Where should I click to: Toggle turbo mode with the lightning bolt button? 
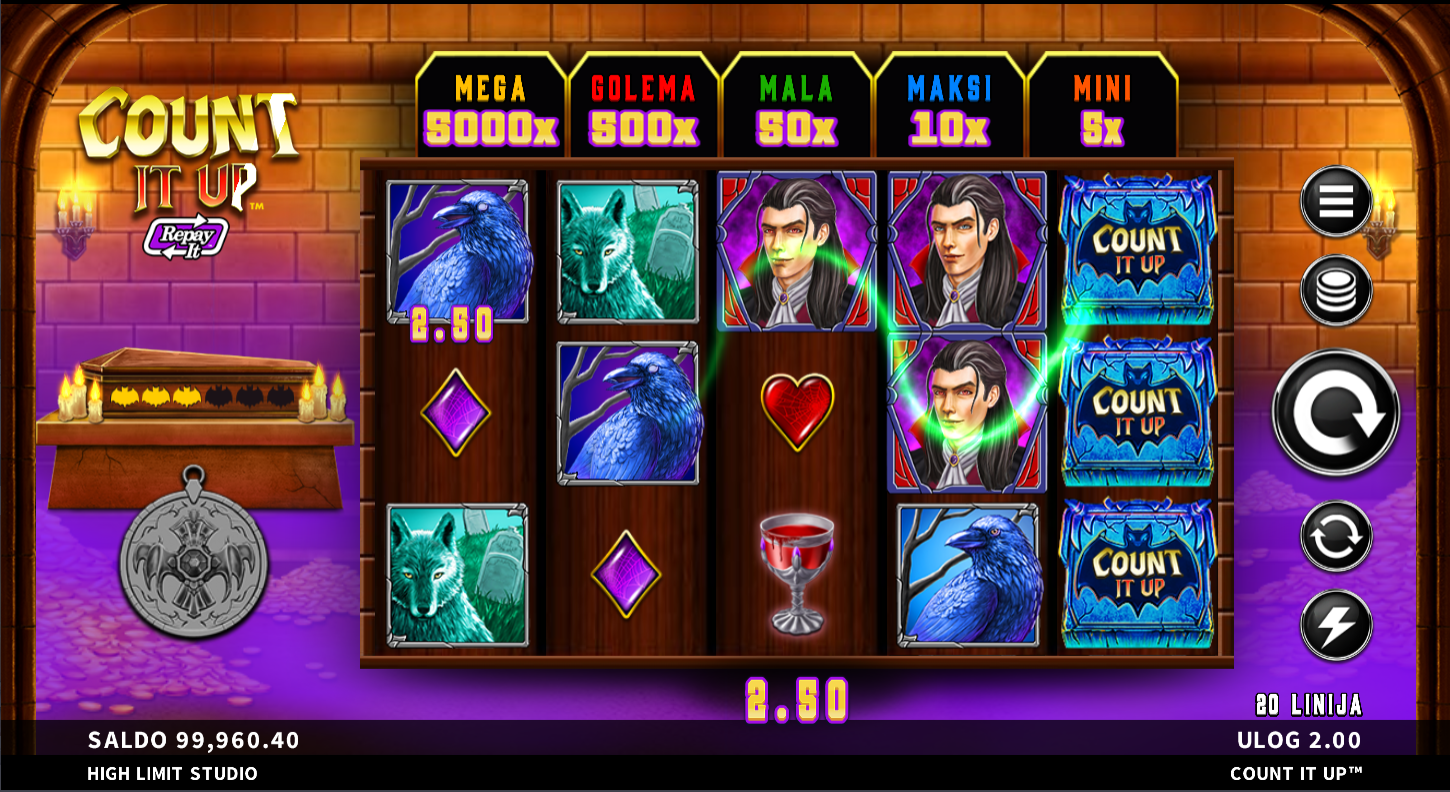(1336, 625)
